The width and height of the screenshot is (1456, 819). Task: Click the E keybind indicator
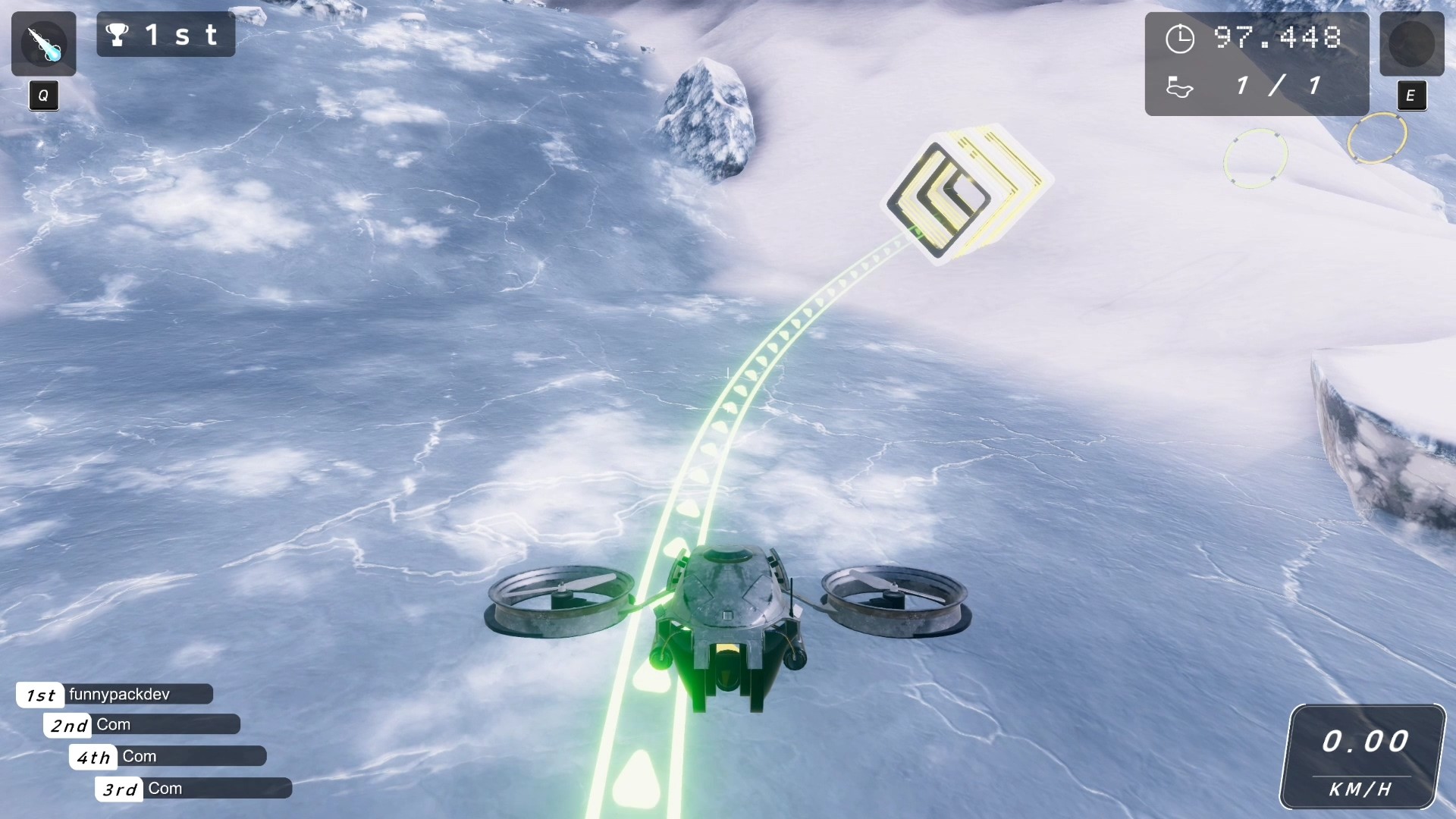[x=1411, y=96]
